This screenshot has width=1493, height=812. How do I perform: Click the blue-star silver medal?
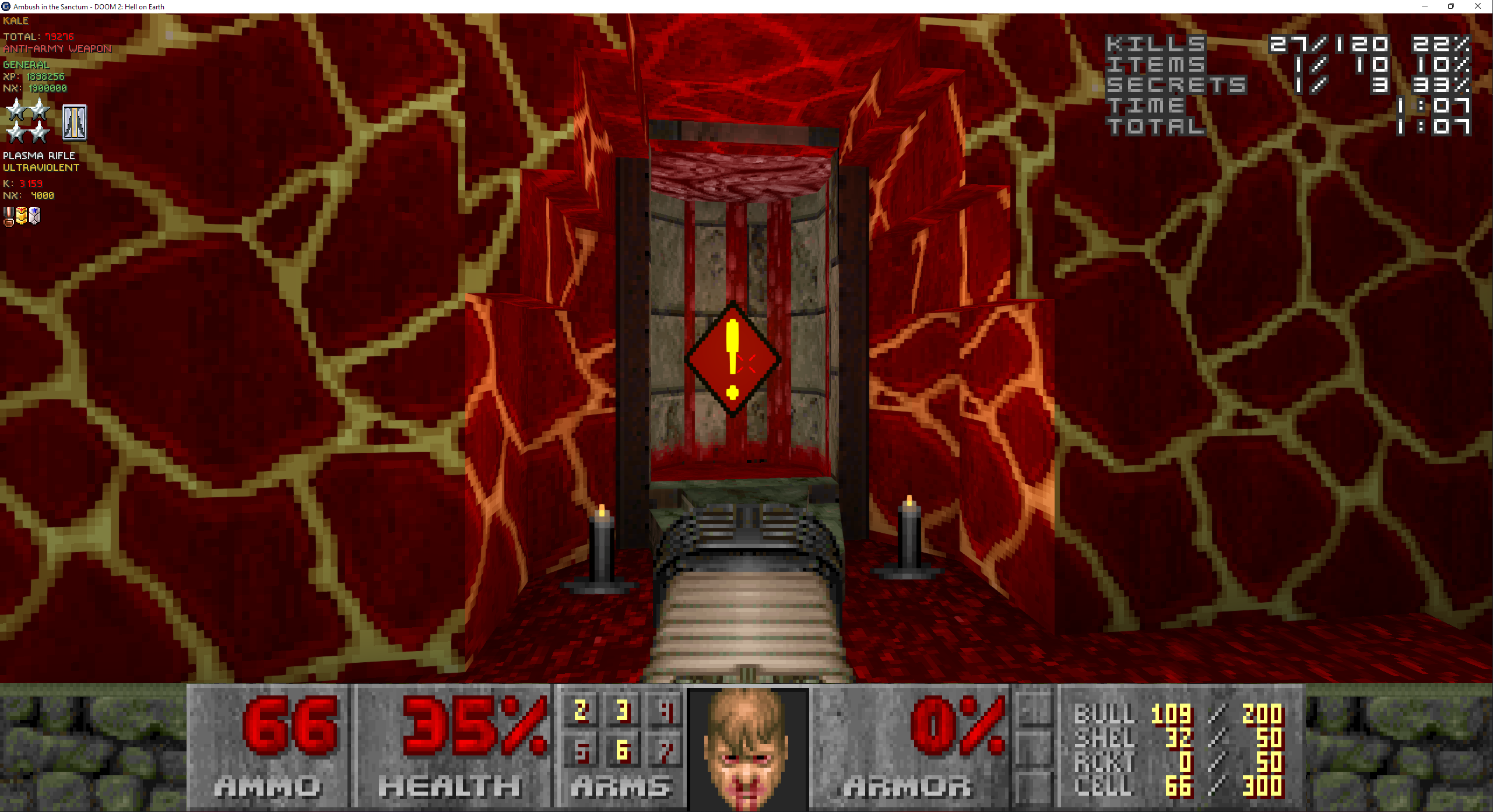34,216
